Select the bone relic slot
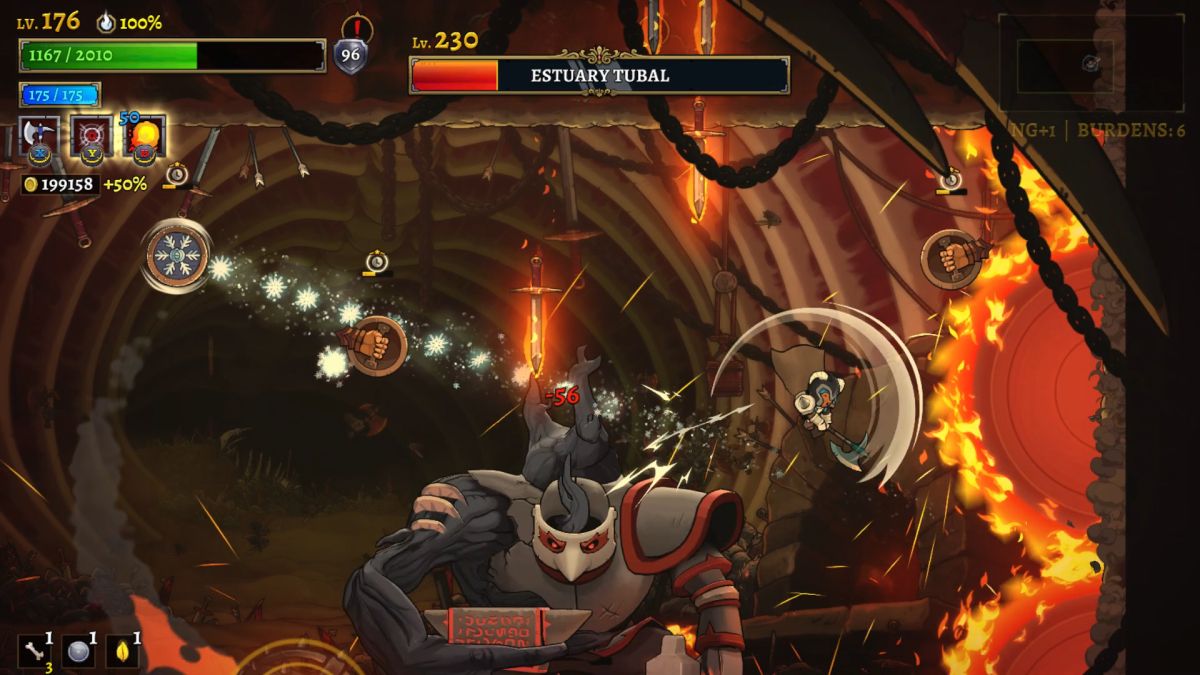Screen dimensions: 1200x675 pos(35,650)
